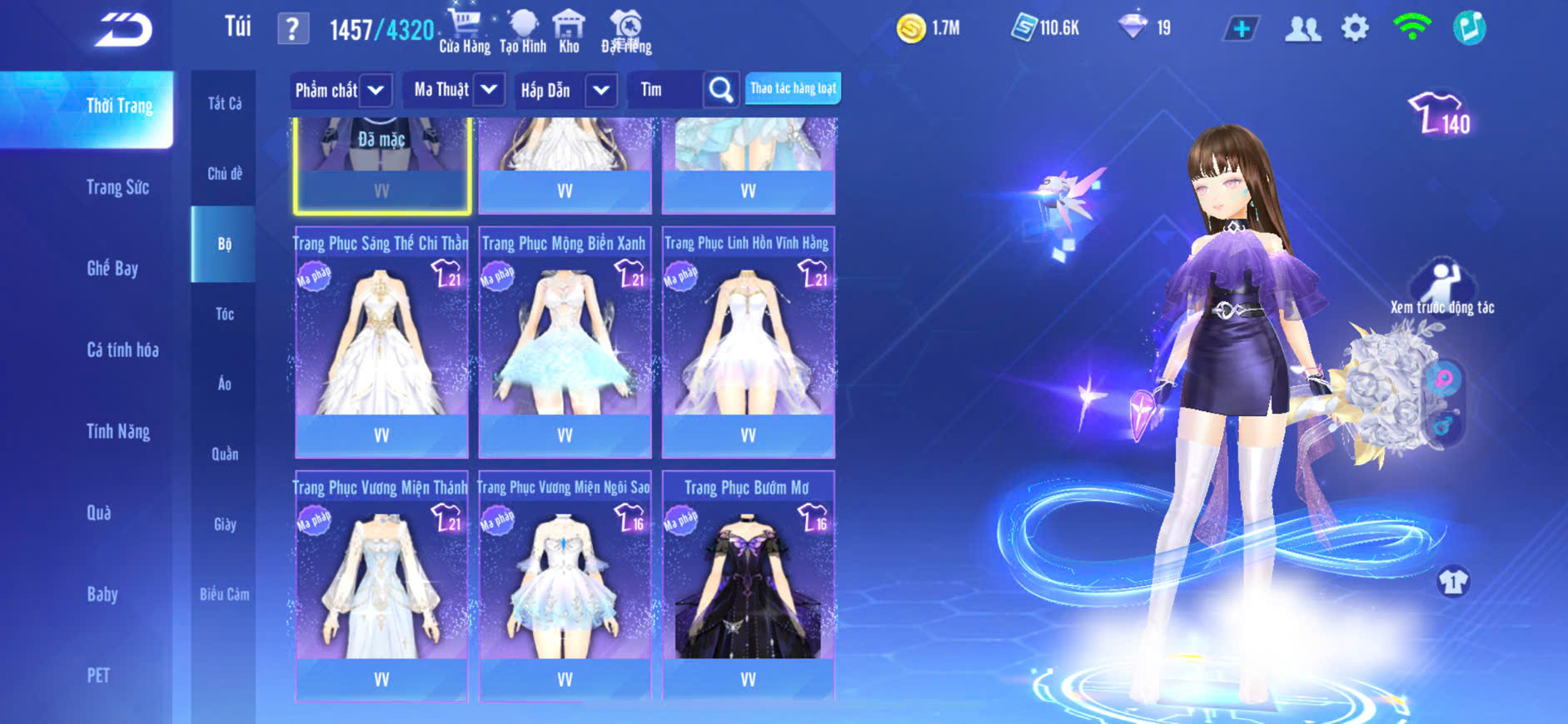Viewport: 1568px width, 724px height.
Task: Go back using the arrow logo button
Action: (x=123, y=31)
